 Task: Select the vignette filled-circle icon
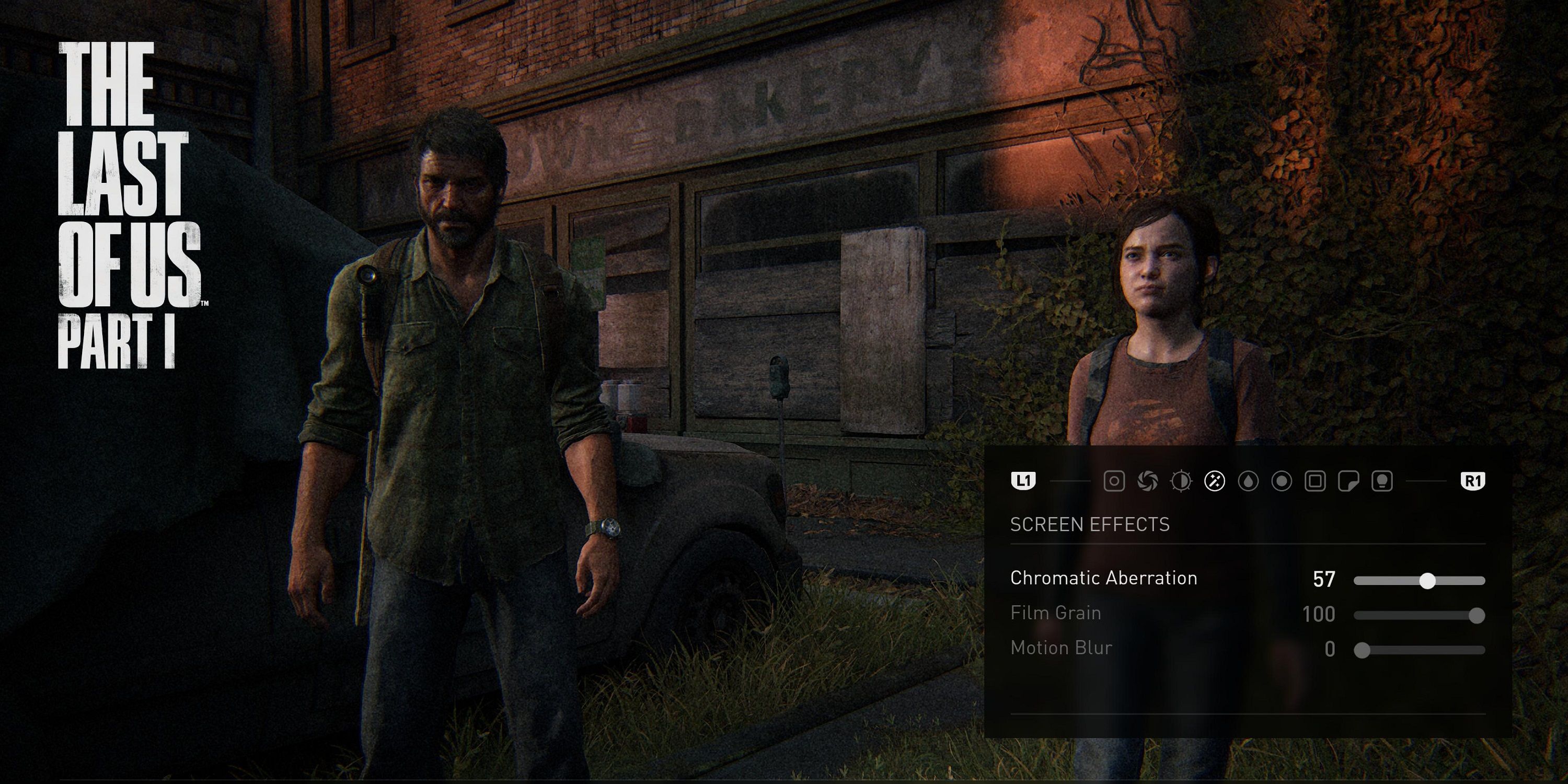coord(1282,481)
